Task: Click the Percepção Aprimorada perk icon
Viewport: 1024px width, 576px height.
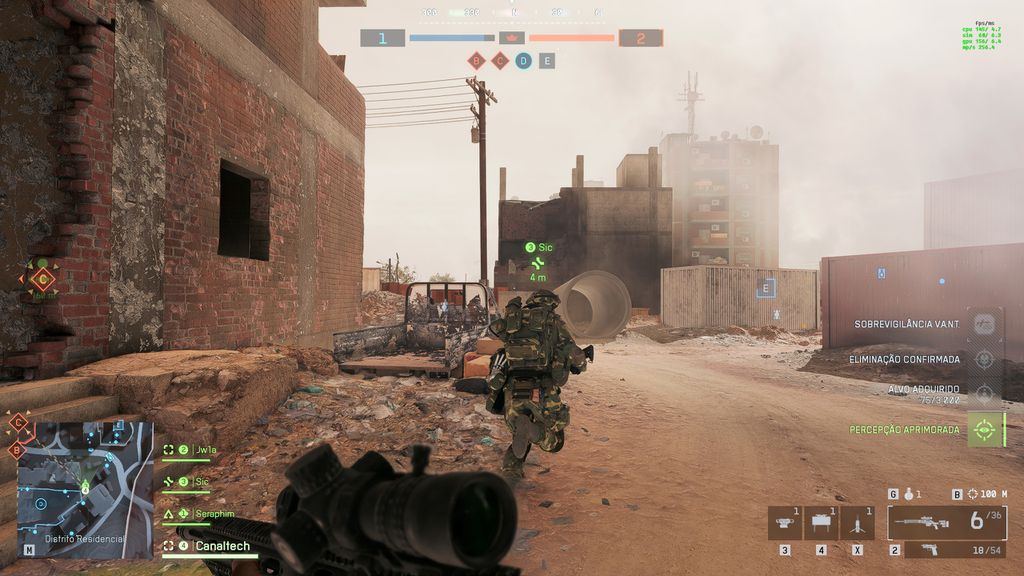Action: 985,429
